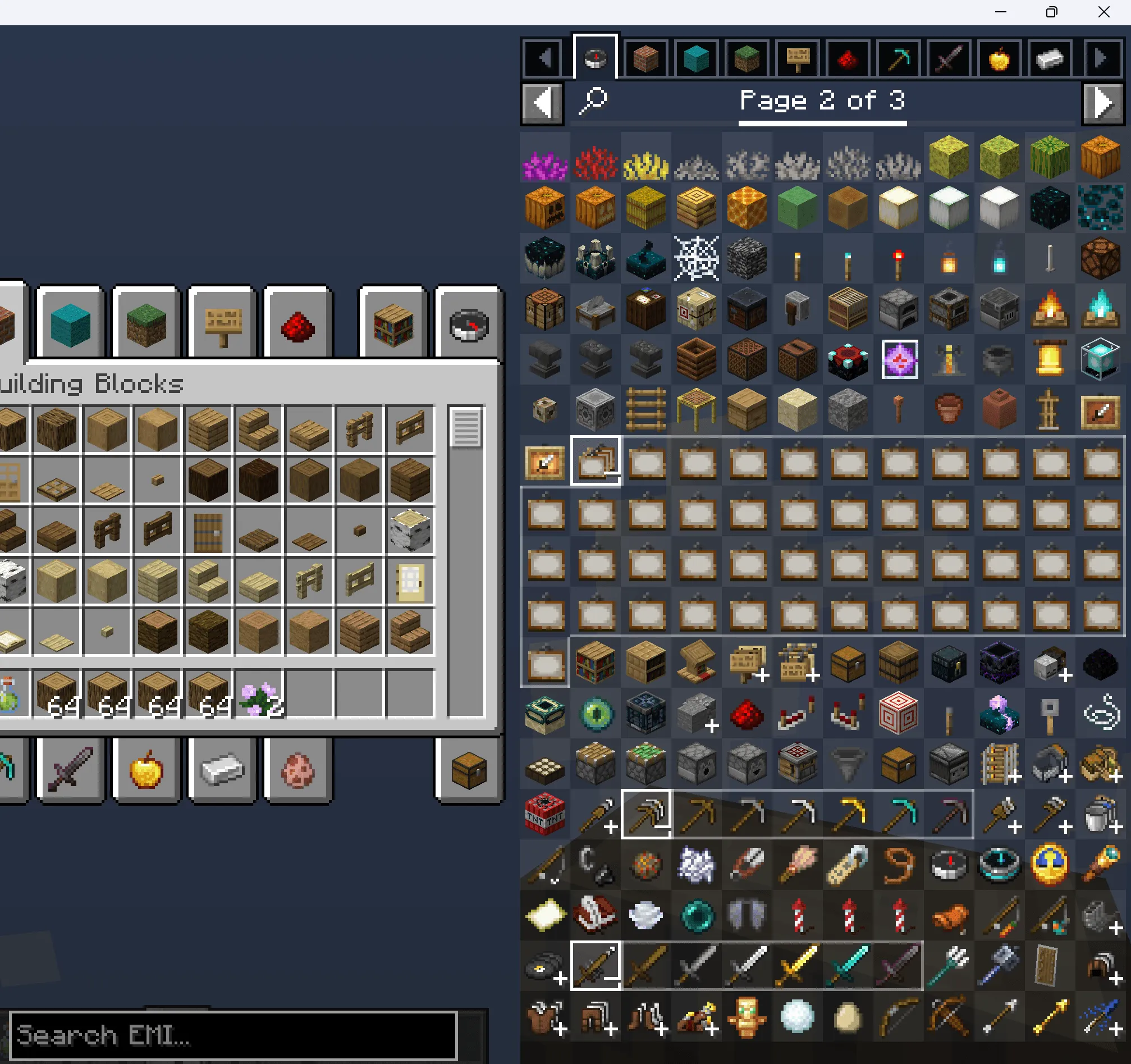Select the soul campfire item
This screenshot has width=1131, height=1064.
[1101, 309]
